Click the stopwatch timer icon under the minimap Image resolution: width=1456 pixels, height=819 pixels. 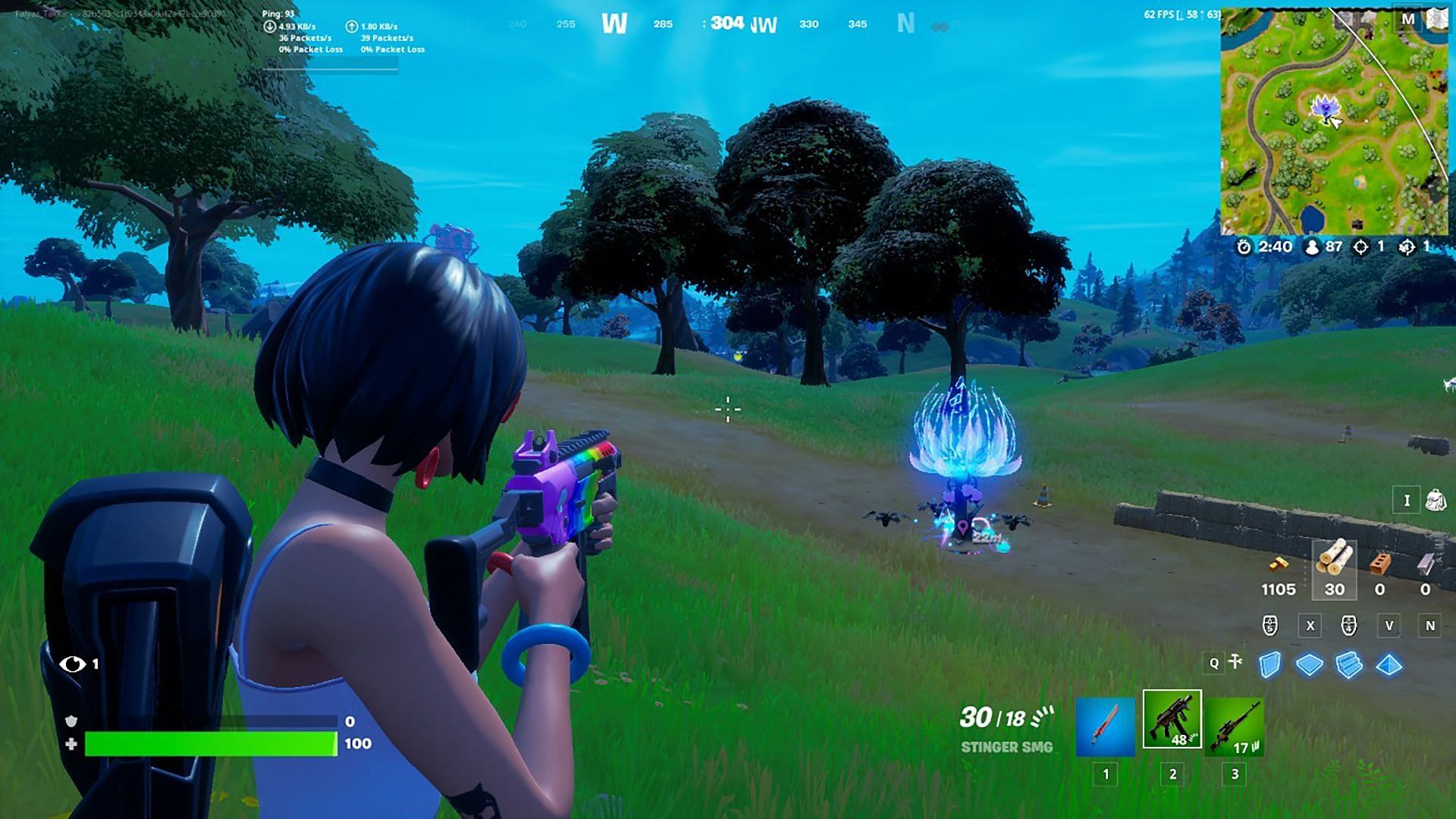[1245, 246]
